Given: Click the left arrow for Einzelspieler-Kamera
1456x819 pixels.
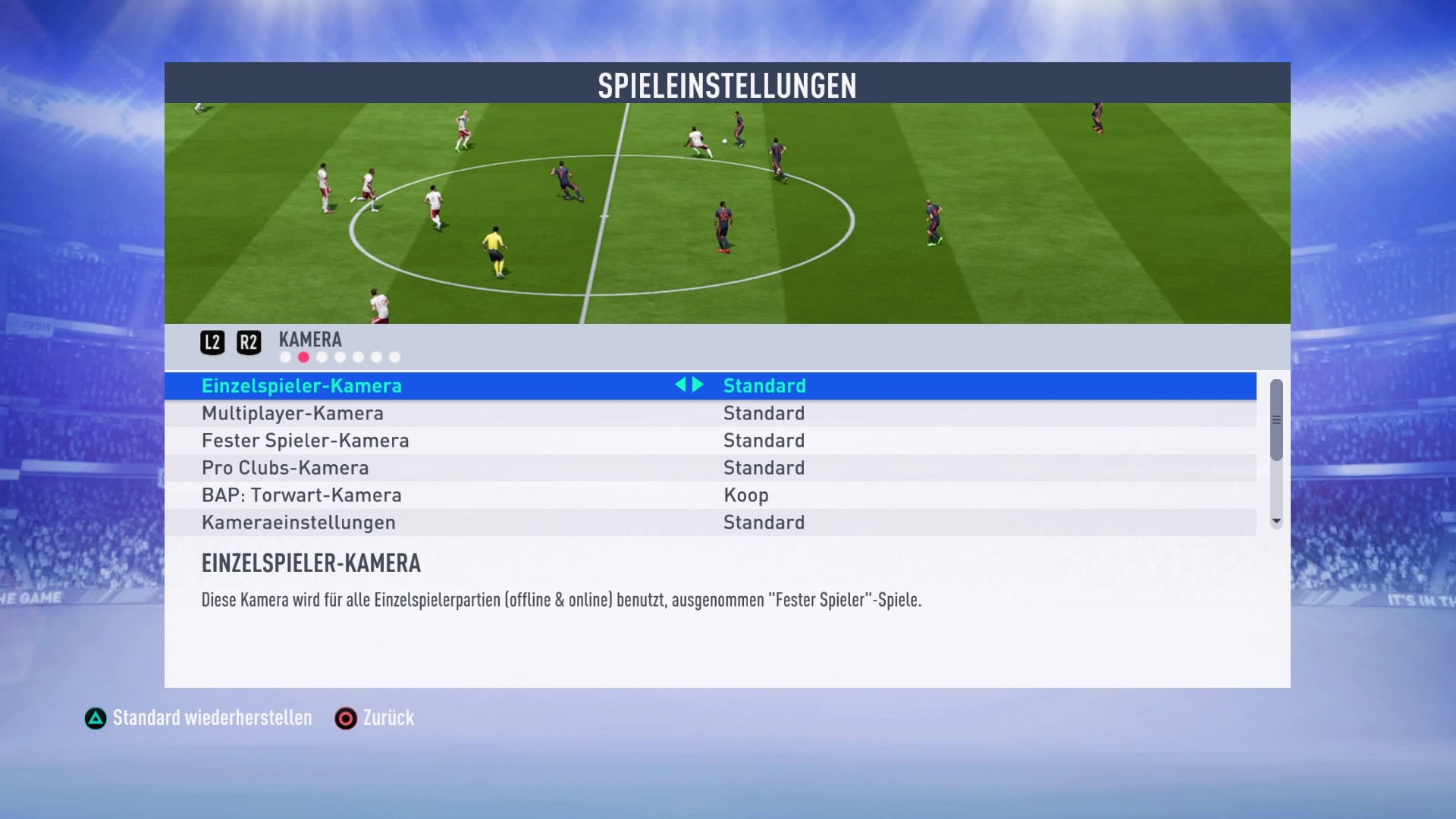Looking at the screenshot, I should pos(680,385).
